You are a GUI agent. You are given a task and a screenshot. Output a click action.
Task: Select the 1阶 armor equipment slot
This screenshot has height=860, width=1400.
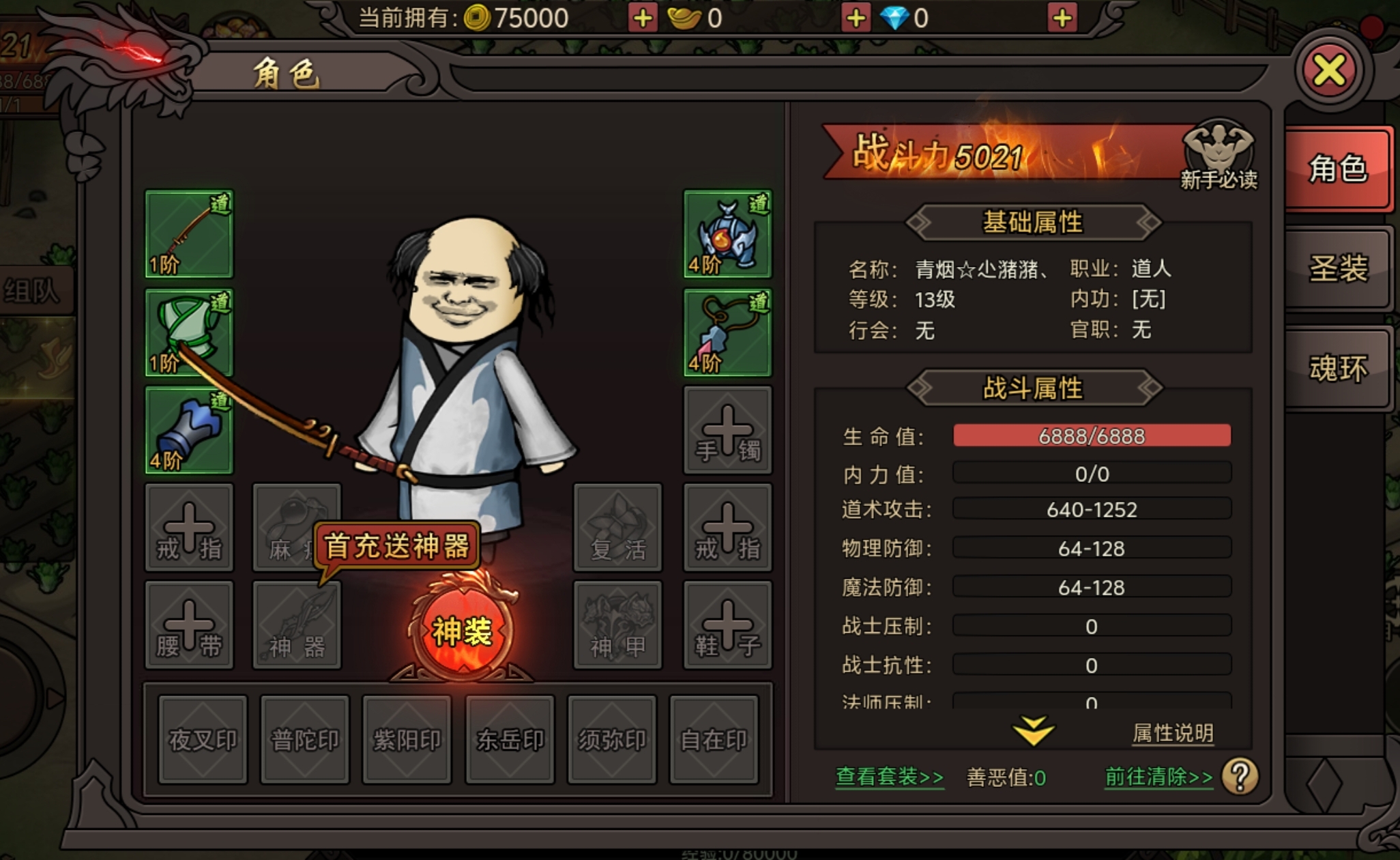click(188, 331)
